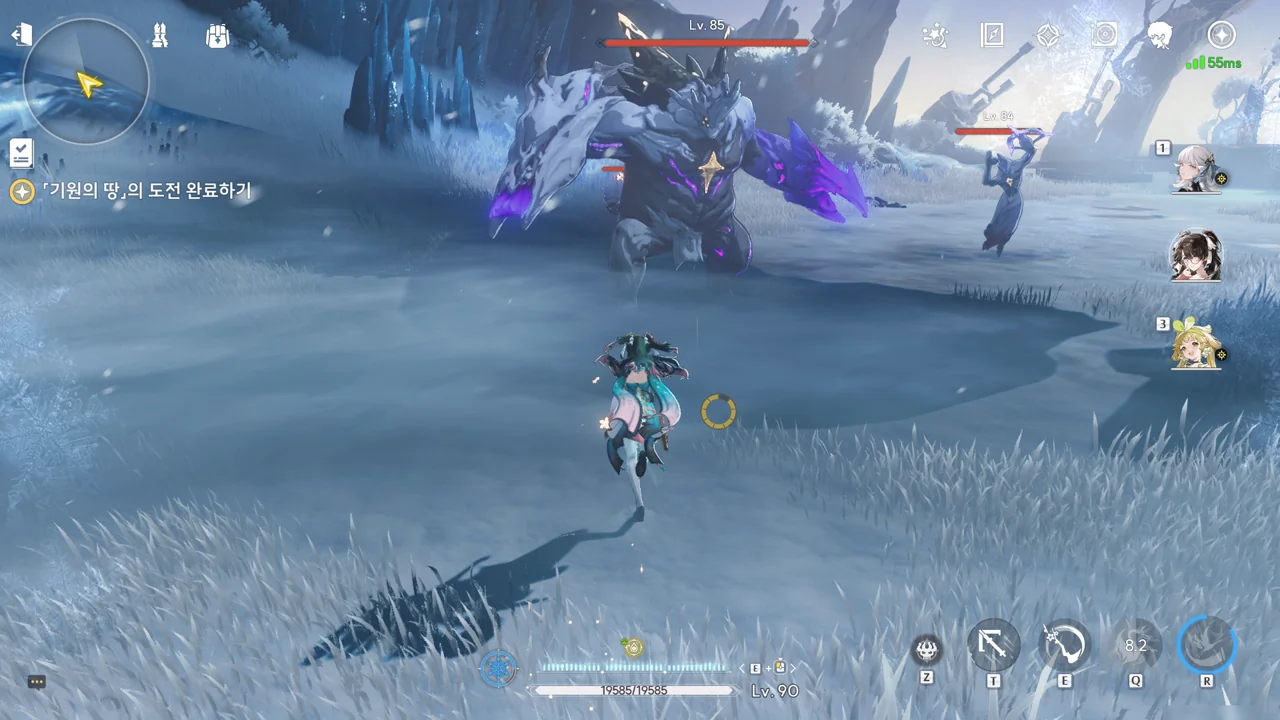
Task: Activate the resonance skill crescent icon
Action: coord(1064,645)
